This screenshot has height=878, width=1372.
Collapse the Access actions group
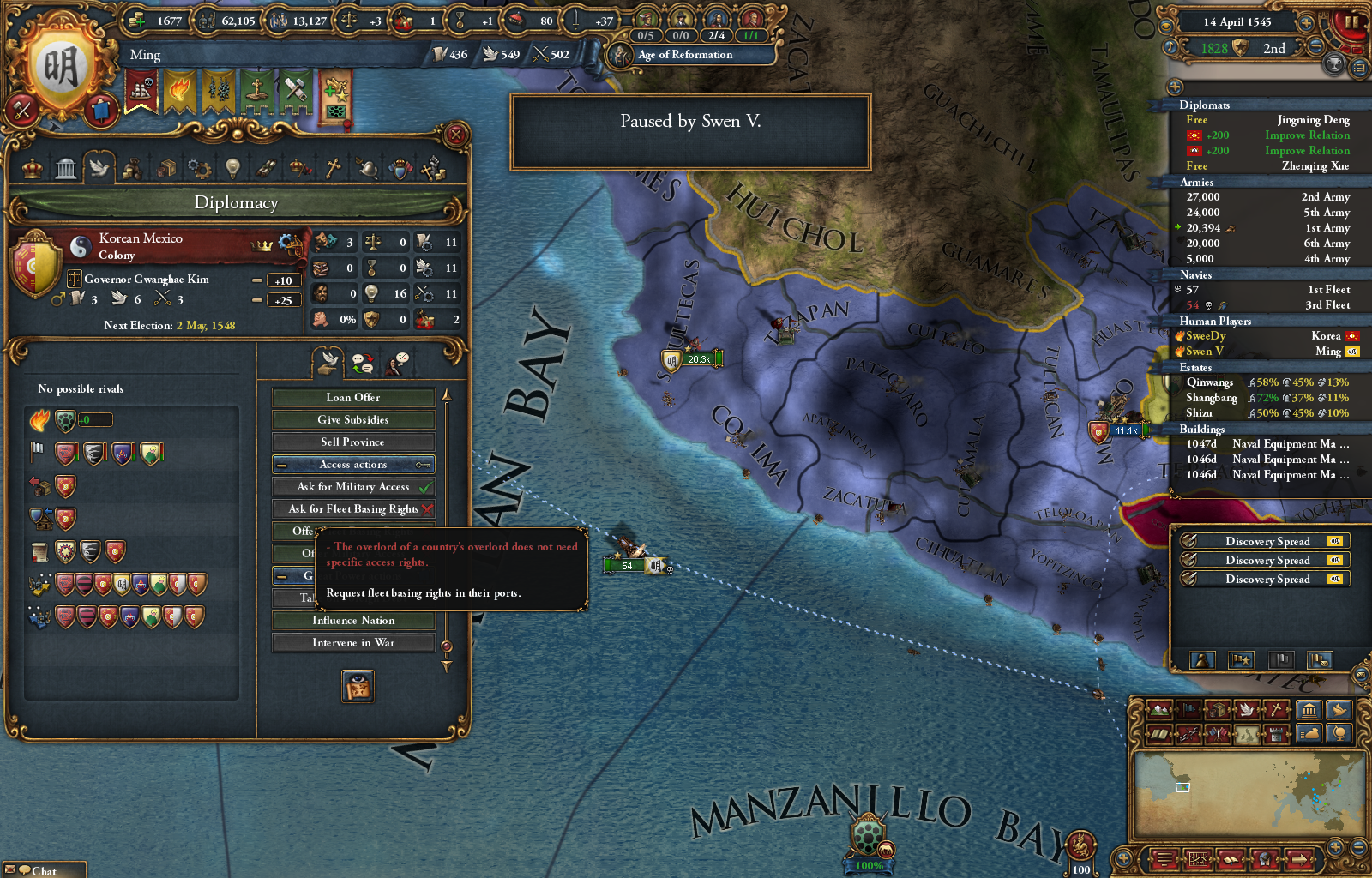tap(280, 464)
